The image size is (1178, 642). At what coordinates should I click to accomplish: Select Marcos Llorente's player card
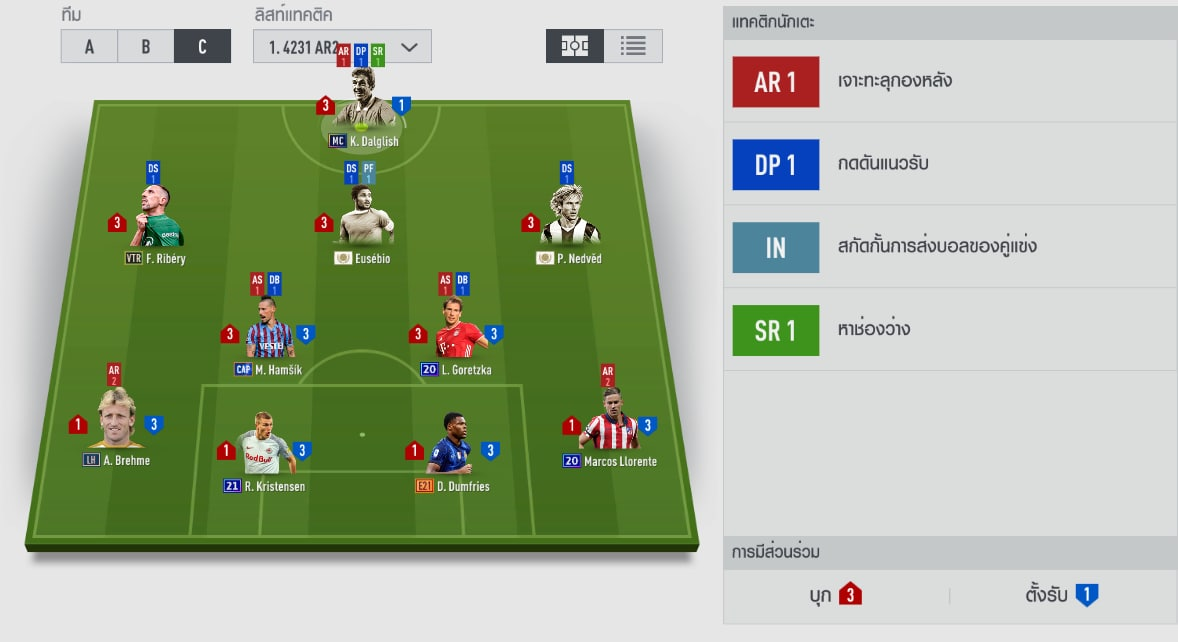tap(610, 422)
